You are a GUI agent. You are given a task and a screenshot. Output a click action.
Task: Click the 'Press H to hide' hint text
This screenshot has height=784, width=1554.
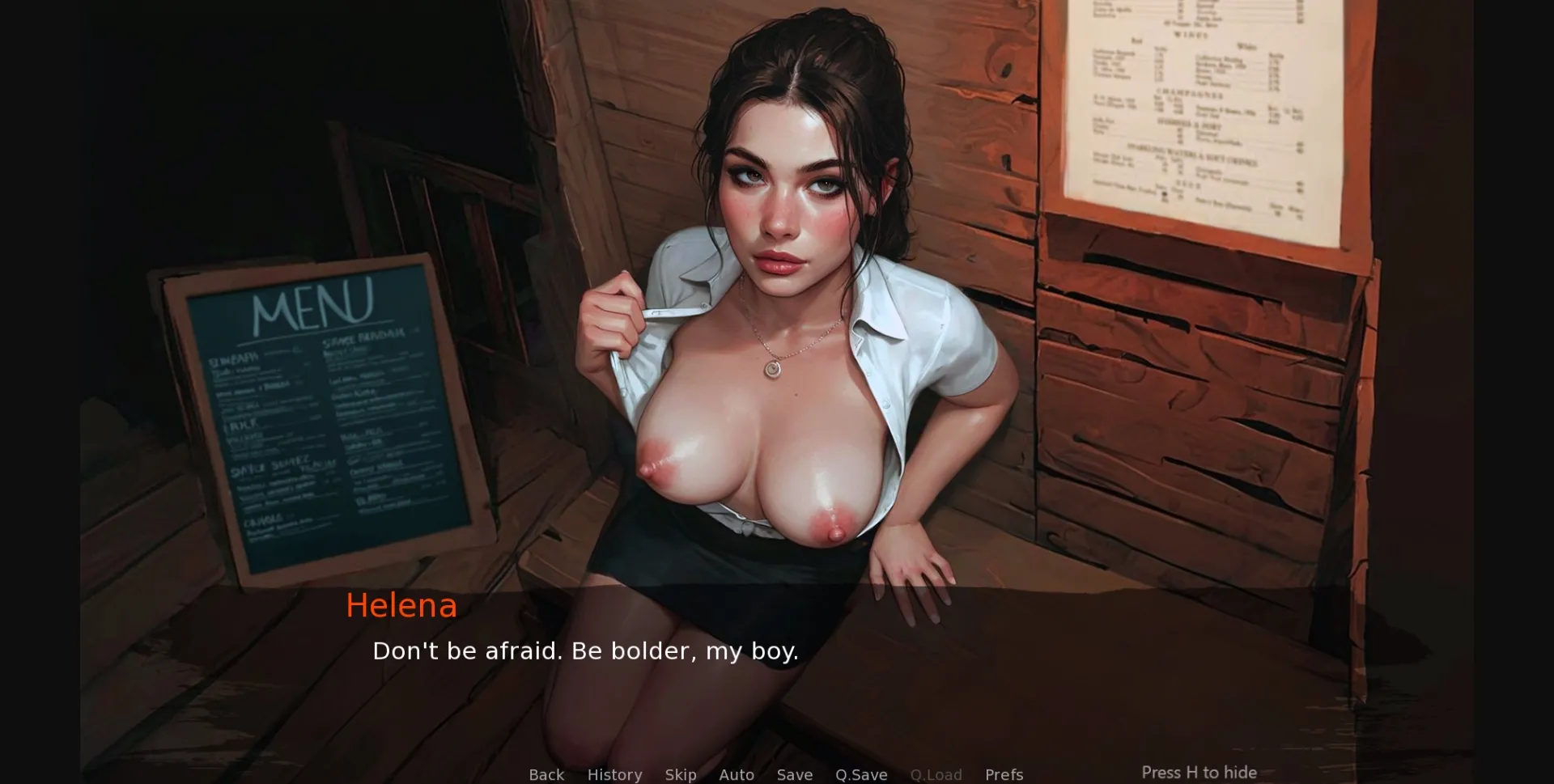[x=1198, y=773]
